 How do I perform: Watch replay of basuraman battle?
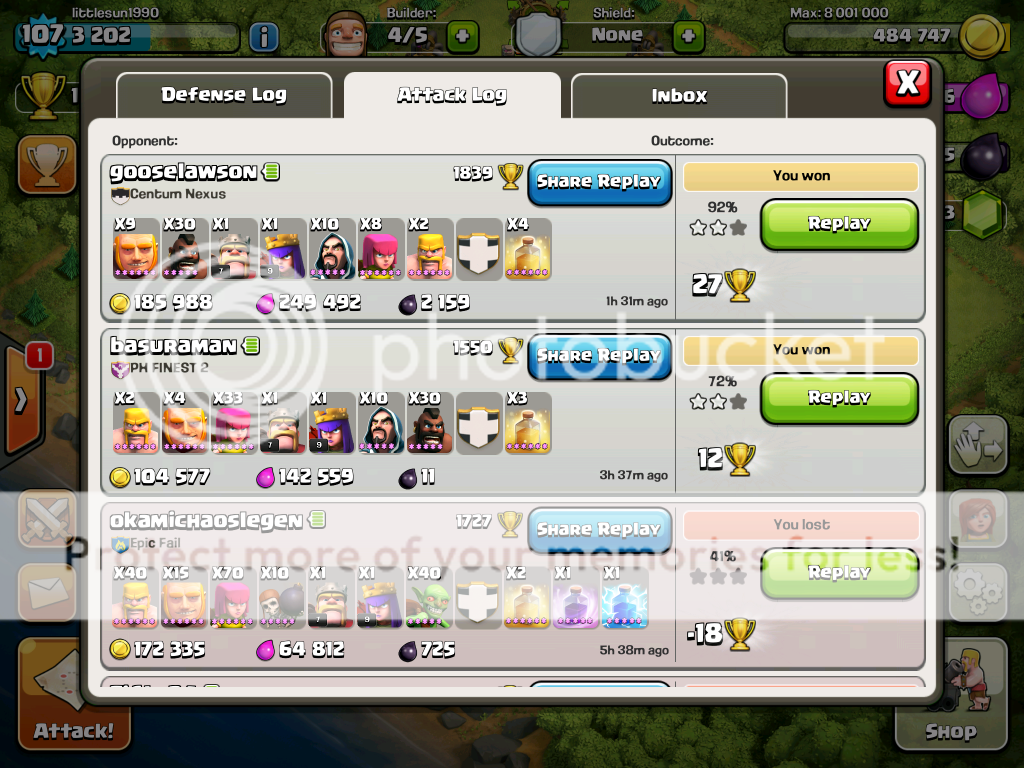coord(839,398)
